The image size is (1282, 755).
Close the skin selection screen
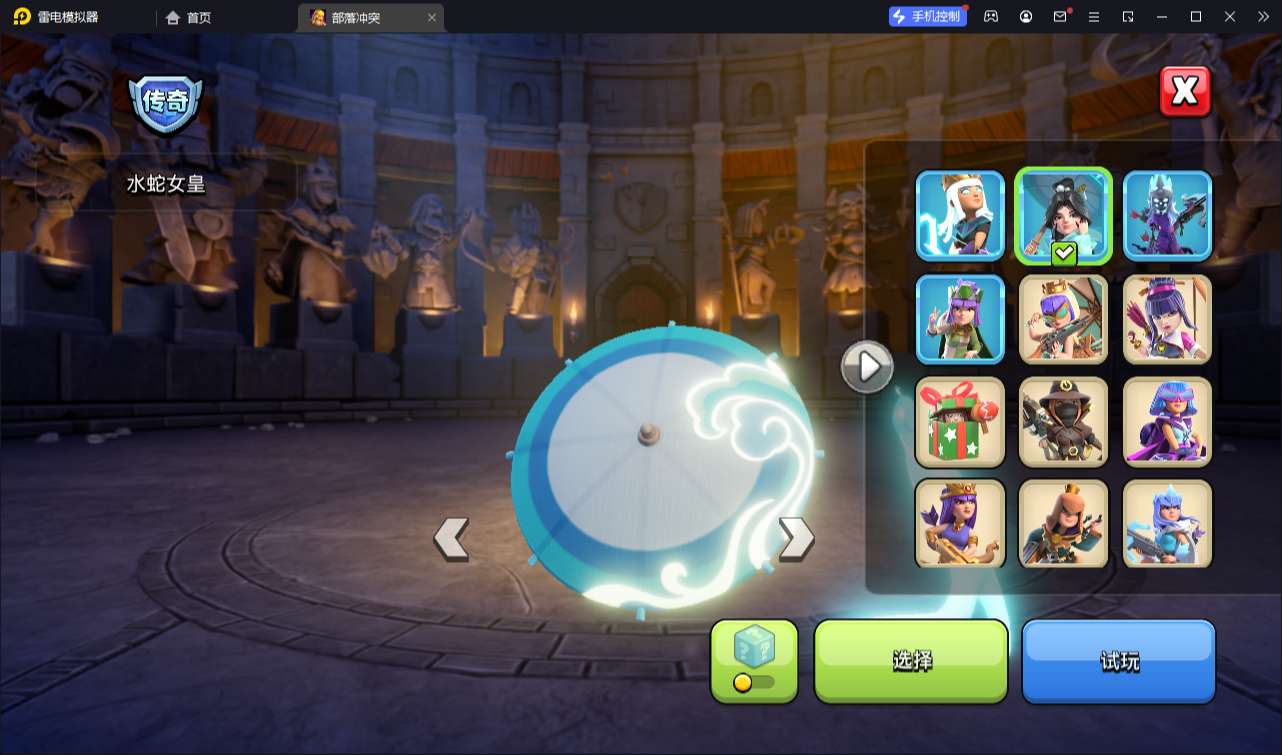pyautogui.click(x=1185, y=92)
